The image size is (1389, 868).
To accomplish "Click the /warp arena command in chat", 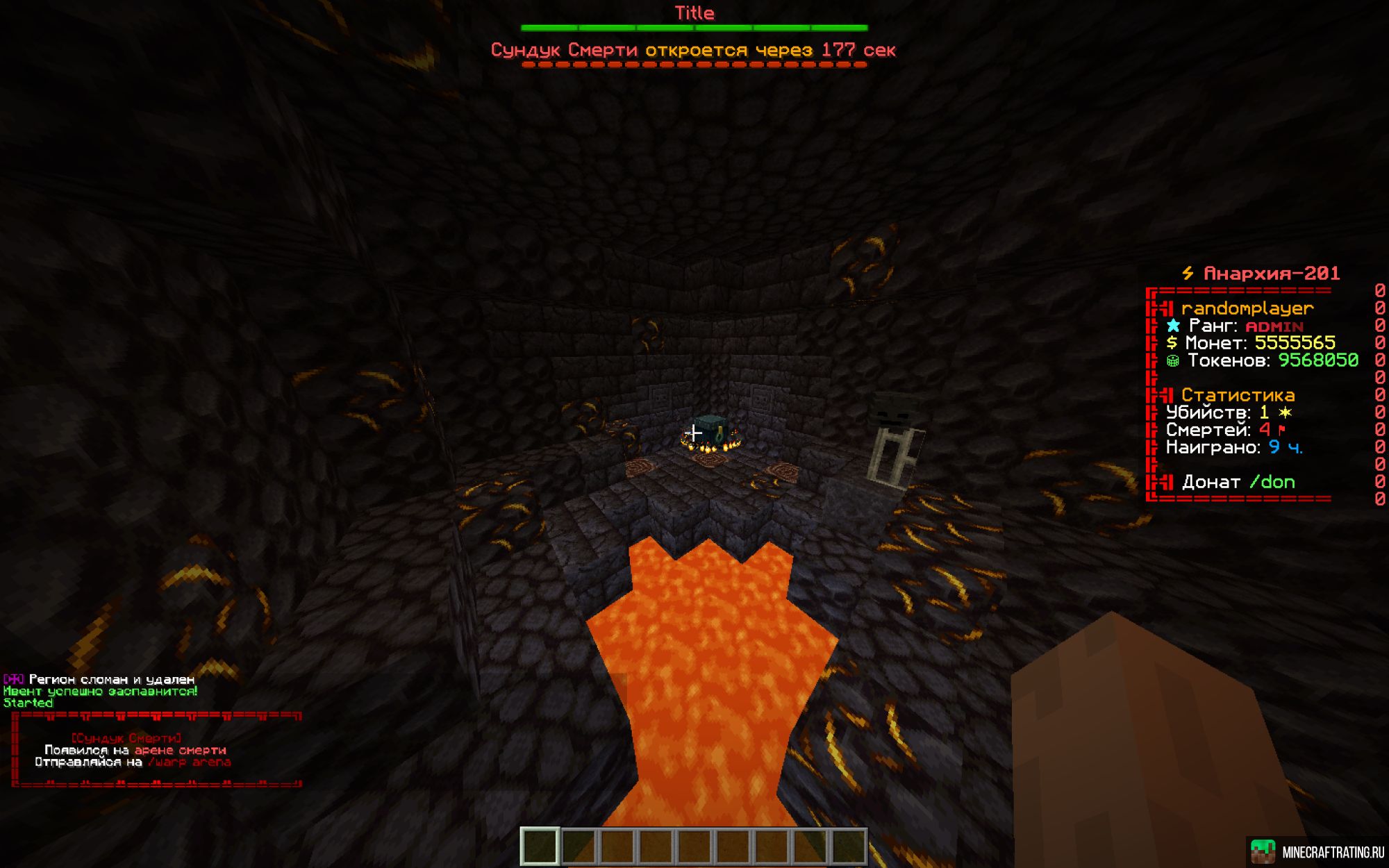I will click(x=189, y=762).
